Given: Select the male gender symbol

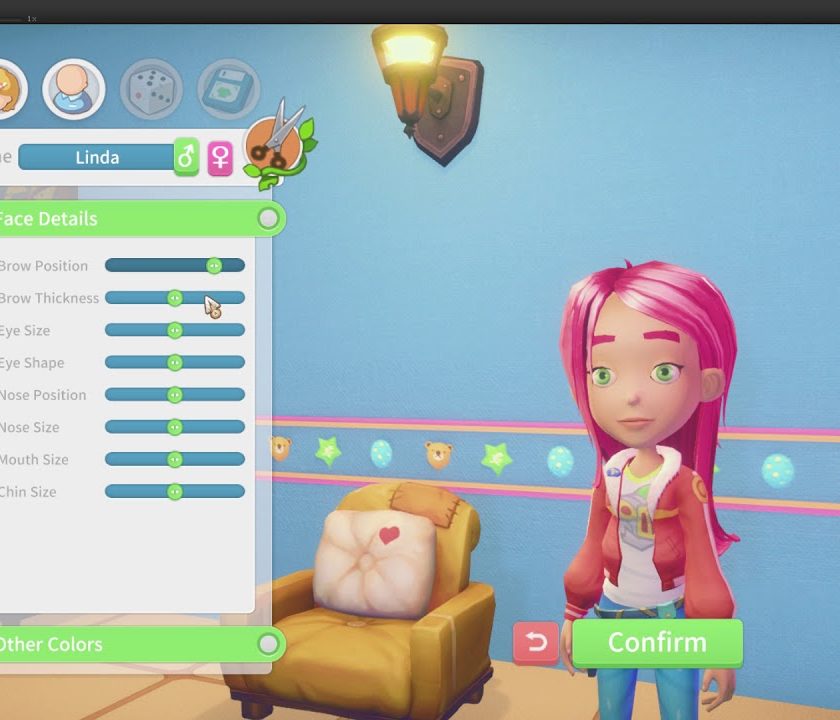Looking at the screenshot, I should click(186, 157).
